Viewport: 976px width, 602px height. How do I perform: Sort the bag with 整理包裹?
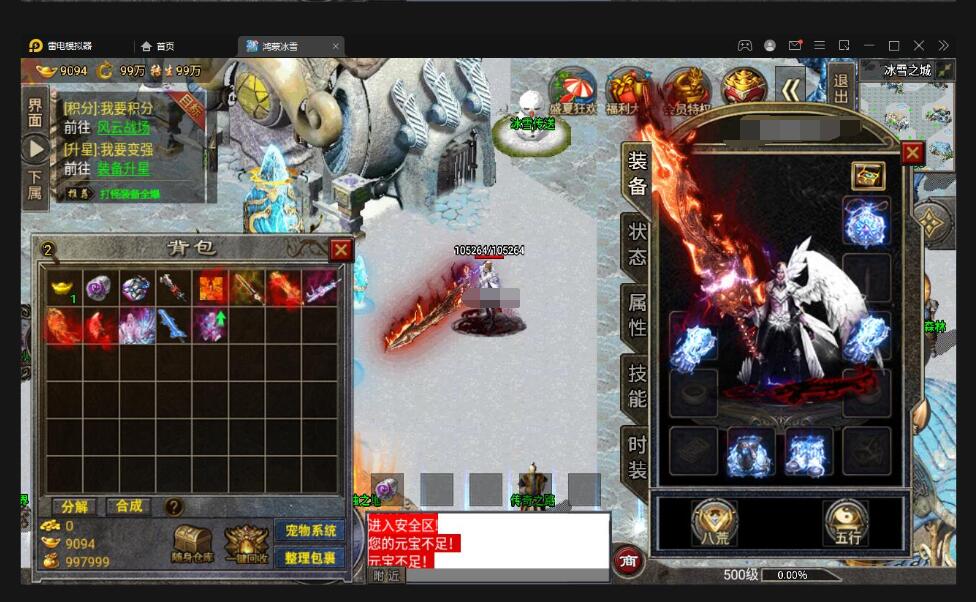coord(309,558)
